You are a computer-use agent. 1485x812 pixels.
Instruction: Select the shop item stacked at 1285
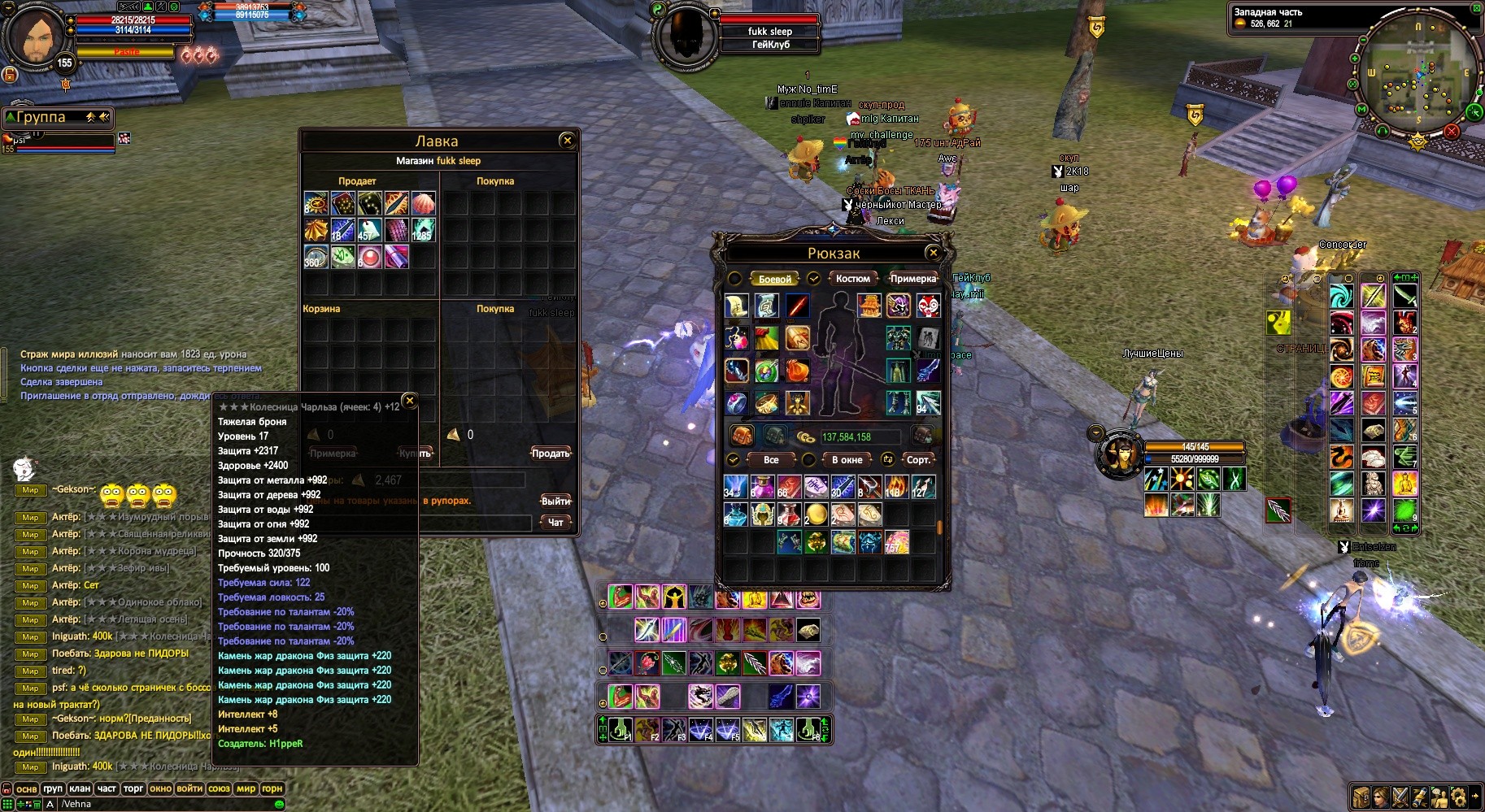[423, 230]
